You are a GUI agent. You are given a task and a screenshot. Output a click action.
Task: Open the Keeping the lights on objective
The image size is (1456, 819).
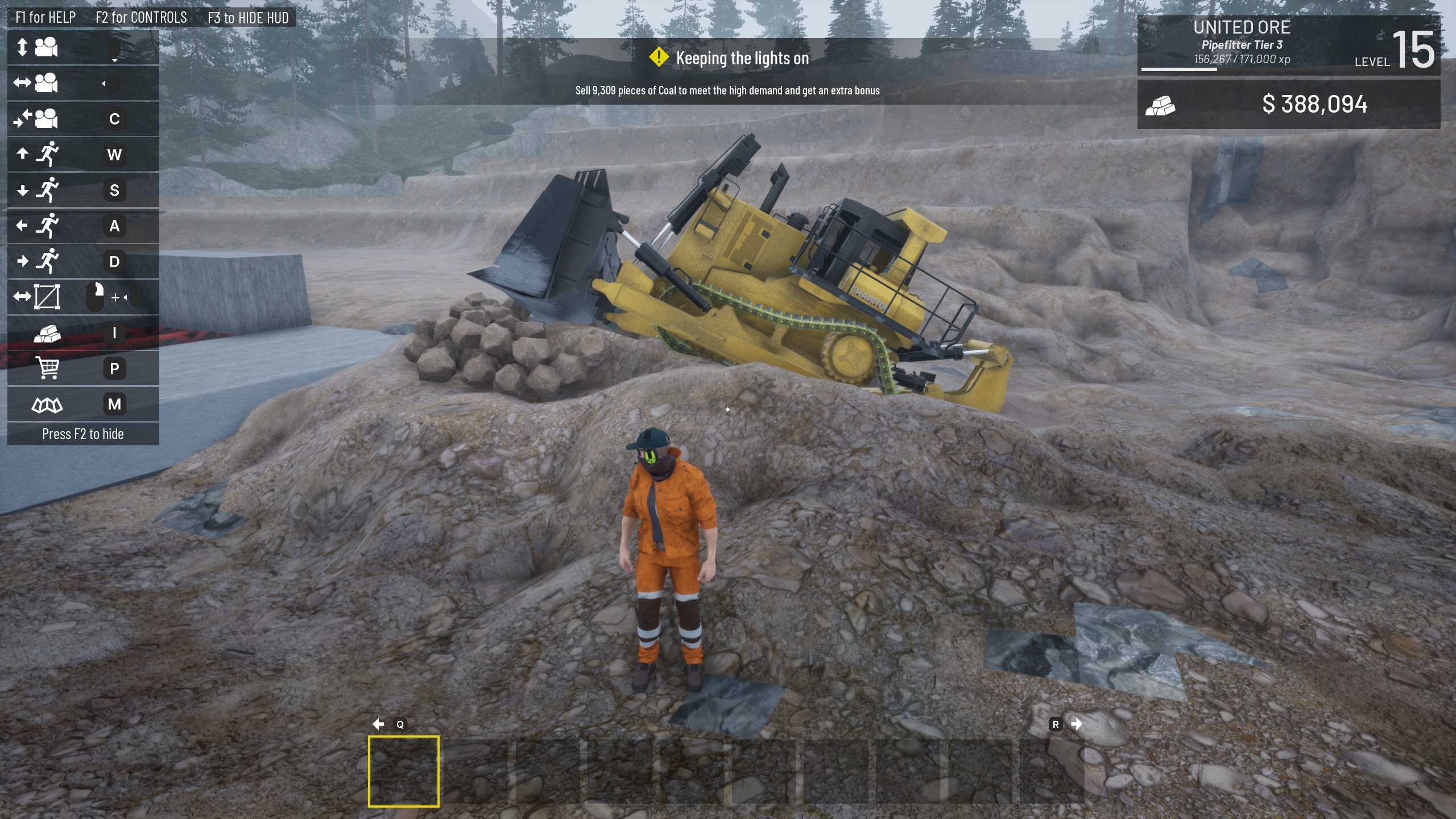pyautogui.click(x=741, y=59)
